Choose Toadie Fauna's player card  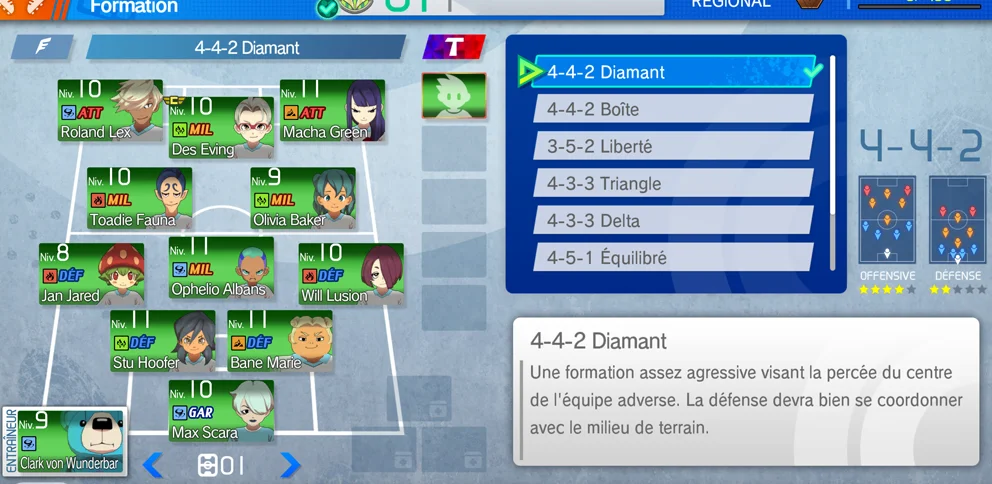(x=139, y=198)
